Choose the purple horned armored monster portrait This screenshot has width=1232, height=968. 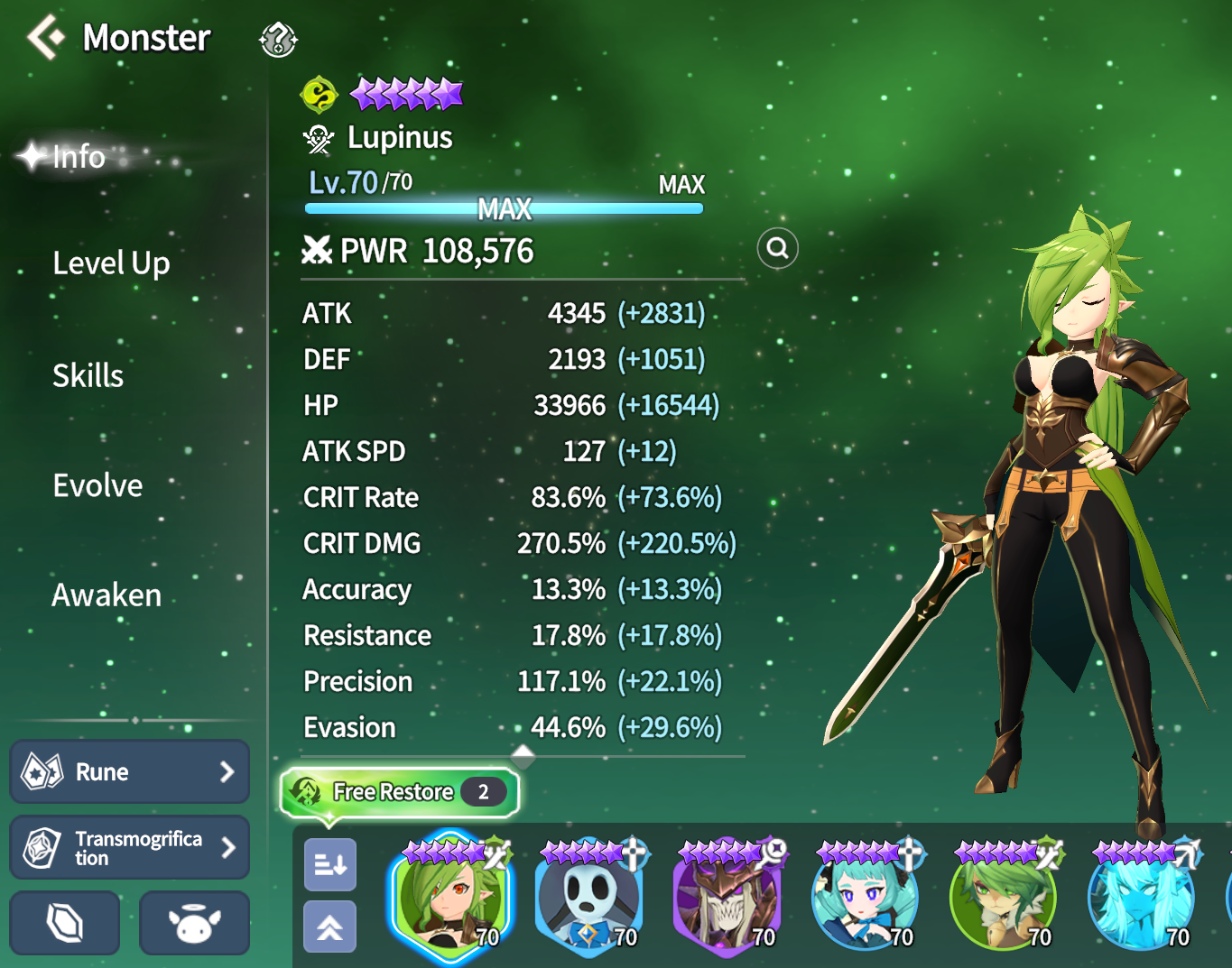coord(727,896)
